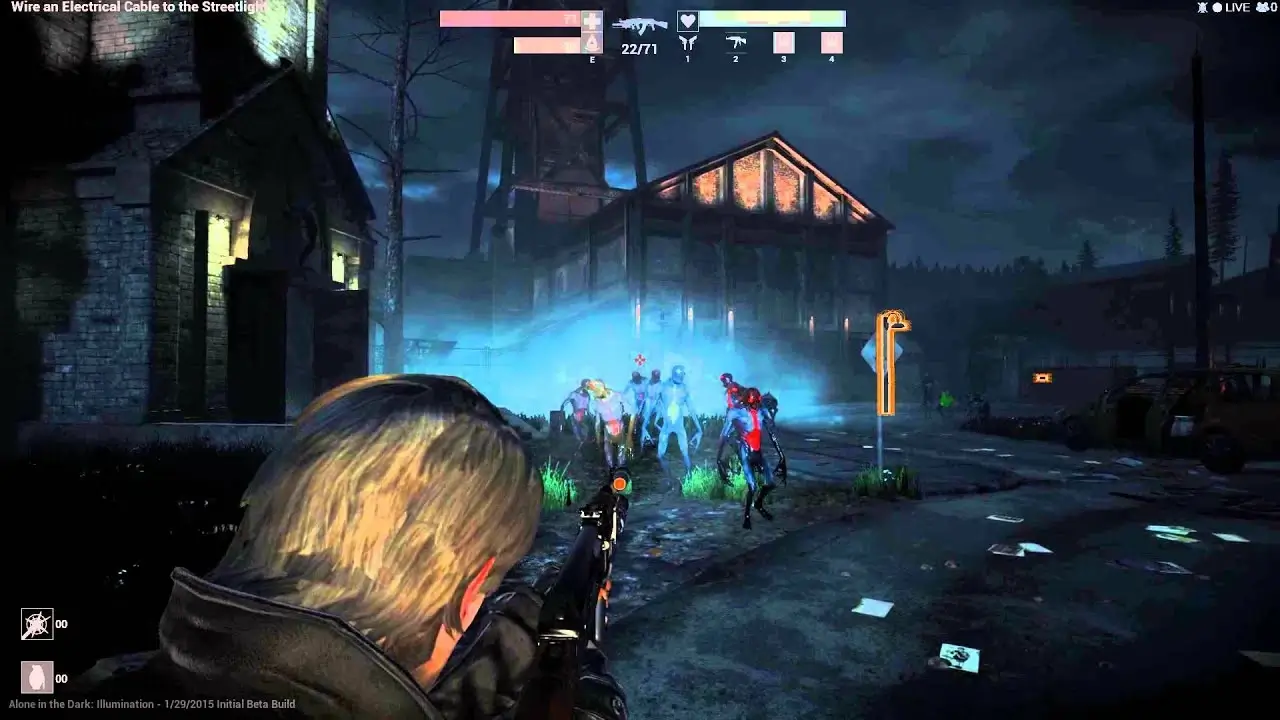Click the monster kill counter icon top-right
The width and height of the screenshot is (1280, 720).
1202,8
